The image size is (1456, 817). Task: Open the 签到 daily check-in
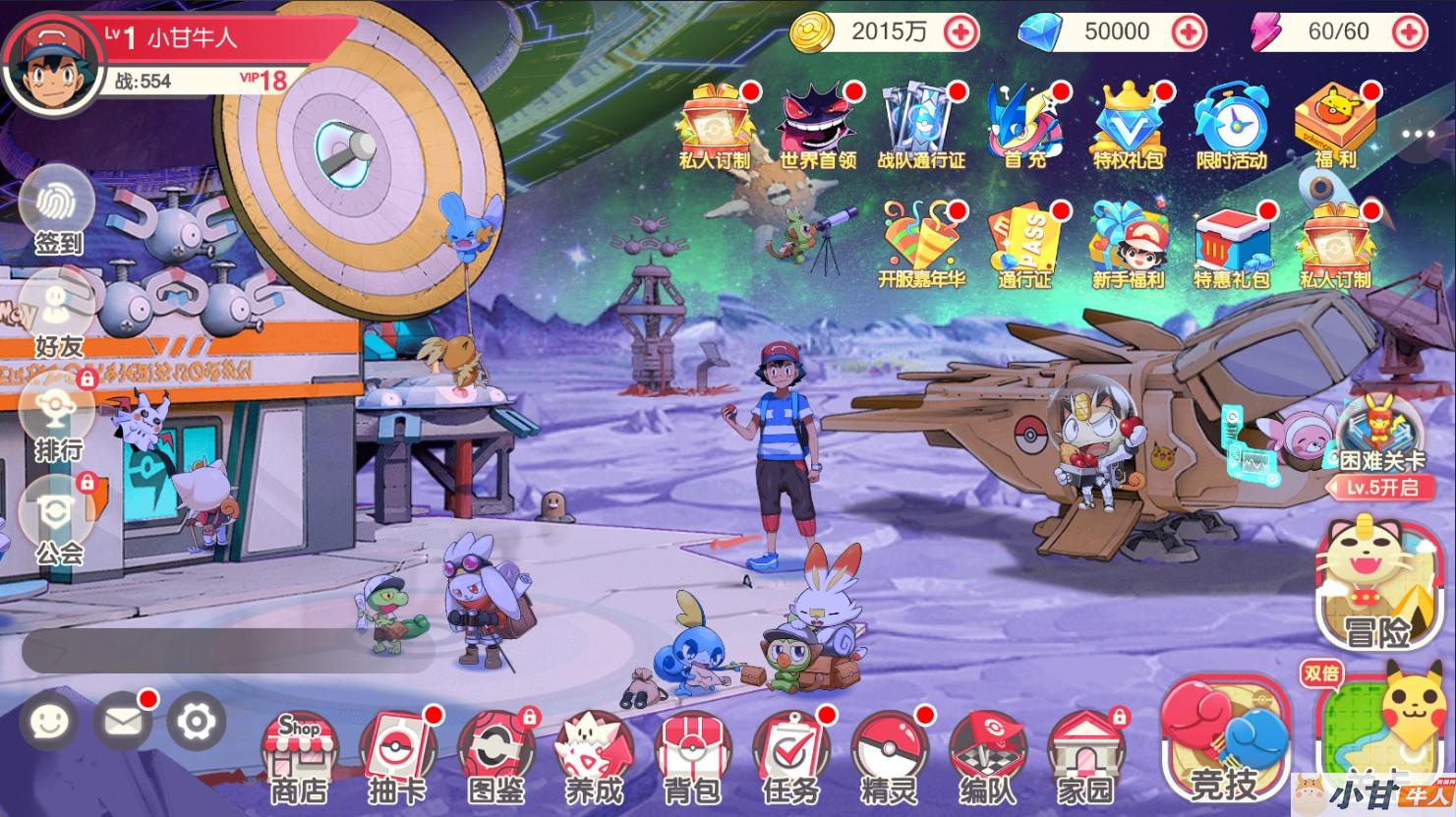point(57,209)
